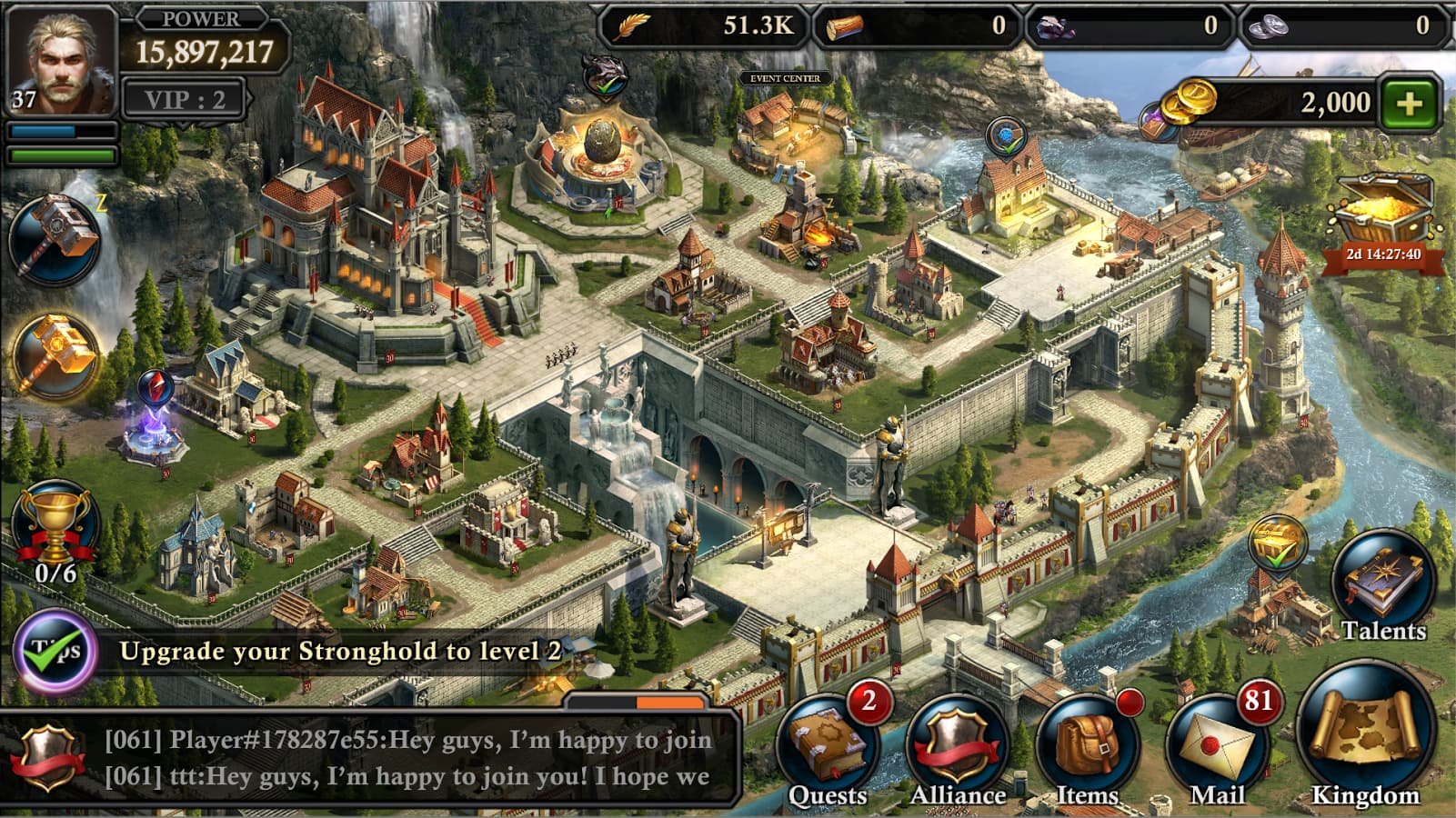
Task: Open the chat box
Action: tap(409, 758)
